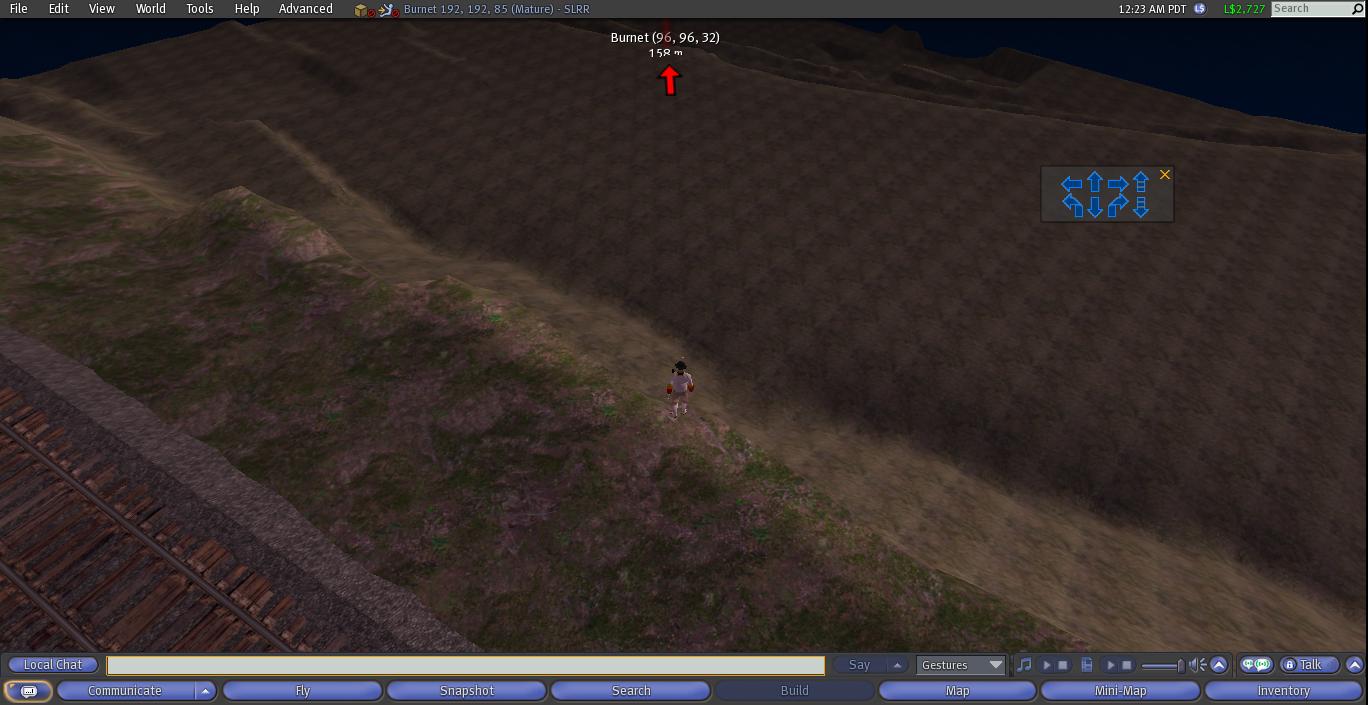Show the Mini-Map
1368x705 pixels.
[x=1120, y=691]
